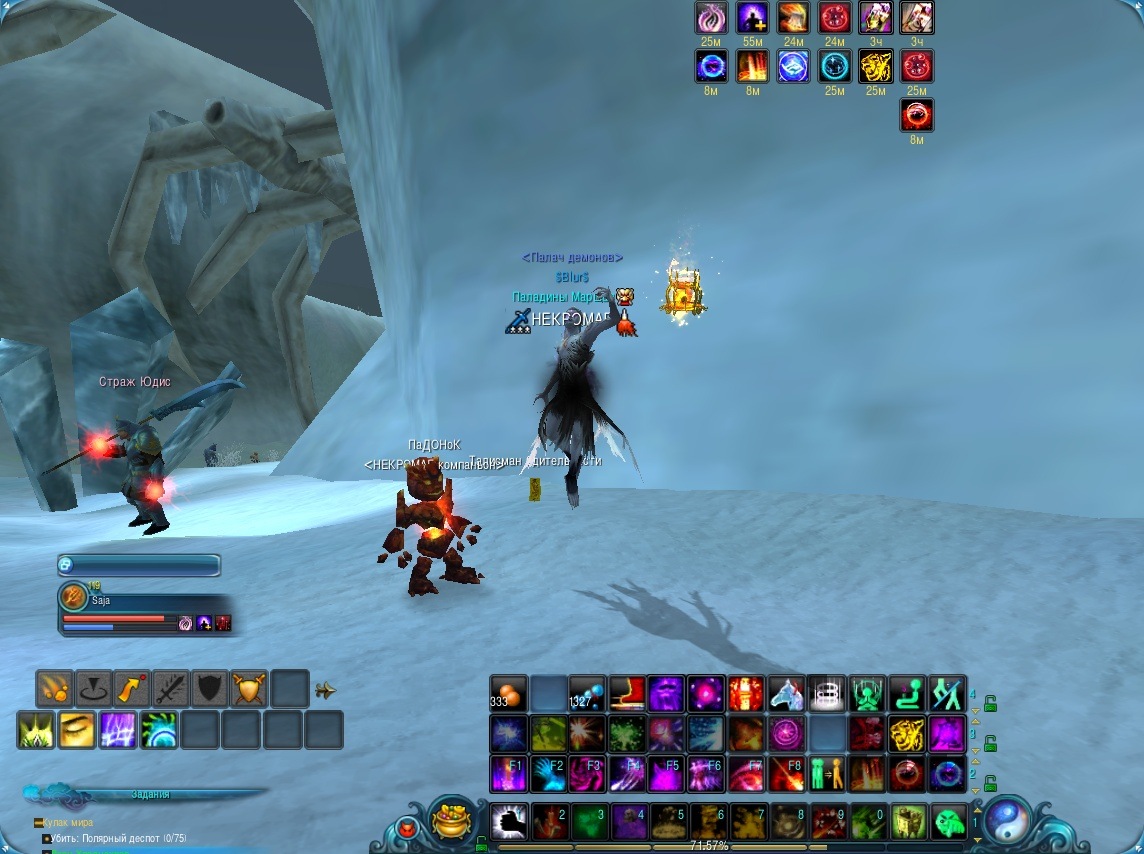Click the green skull icon on bottom bar
Image resolution: width=1144 pixels, height=854 pixels.
(948, 821)
